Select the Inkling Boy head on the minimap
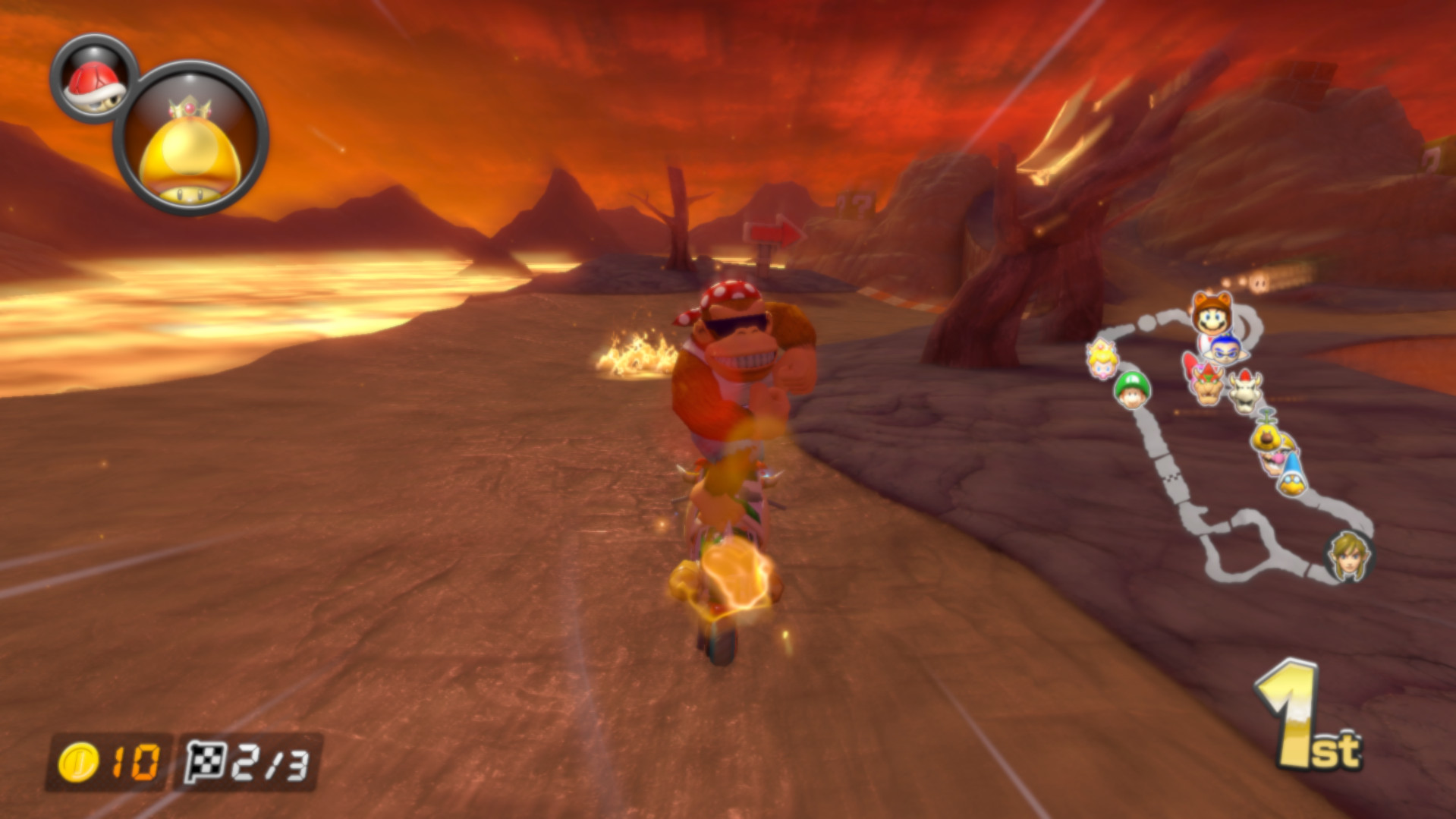 coord(1225,351)
